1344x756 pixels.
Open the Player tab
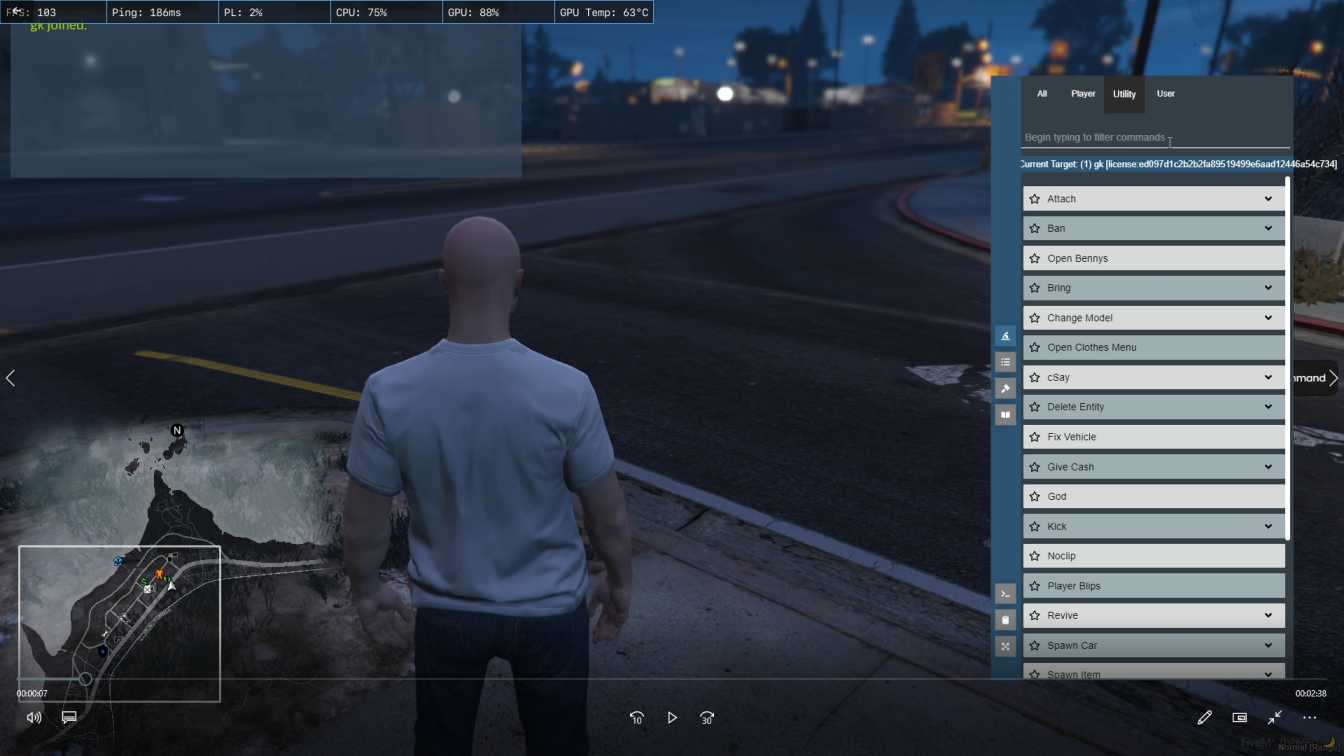click(x=1083, y=94)
